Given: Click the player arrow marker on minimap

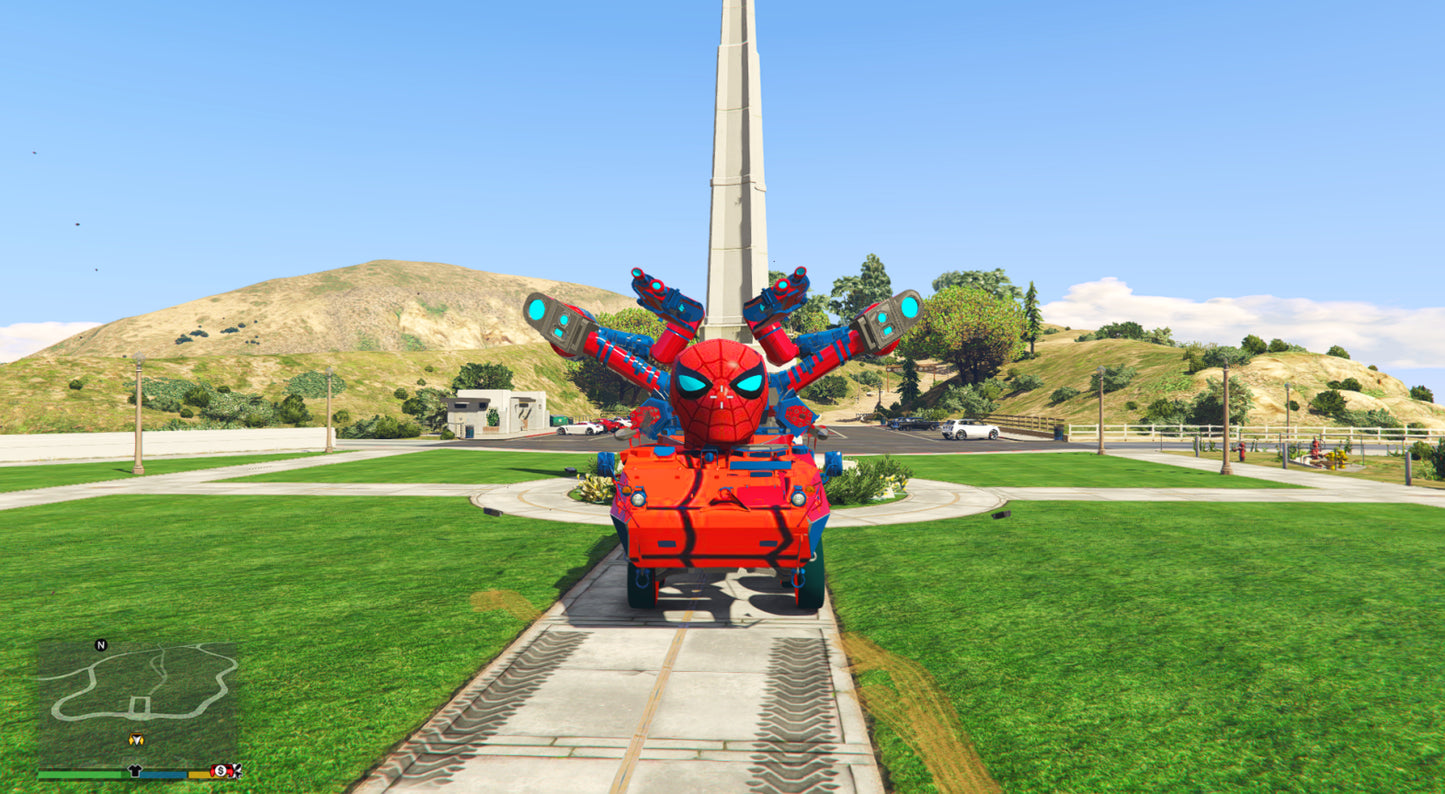Looking at the screenshot, I should click(x=136, y=740).
